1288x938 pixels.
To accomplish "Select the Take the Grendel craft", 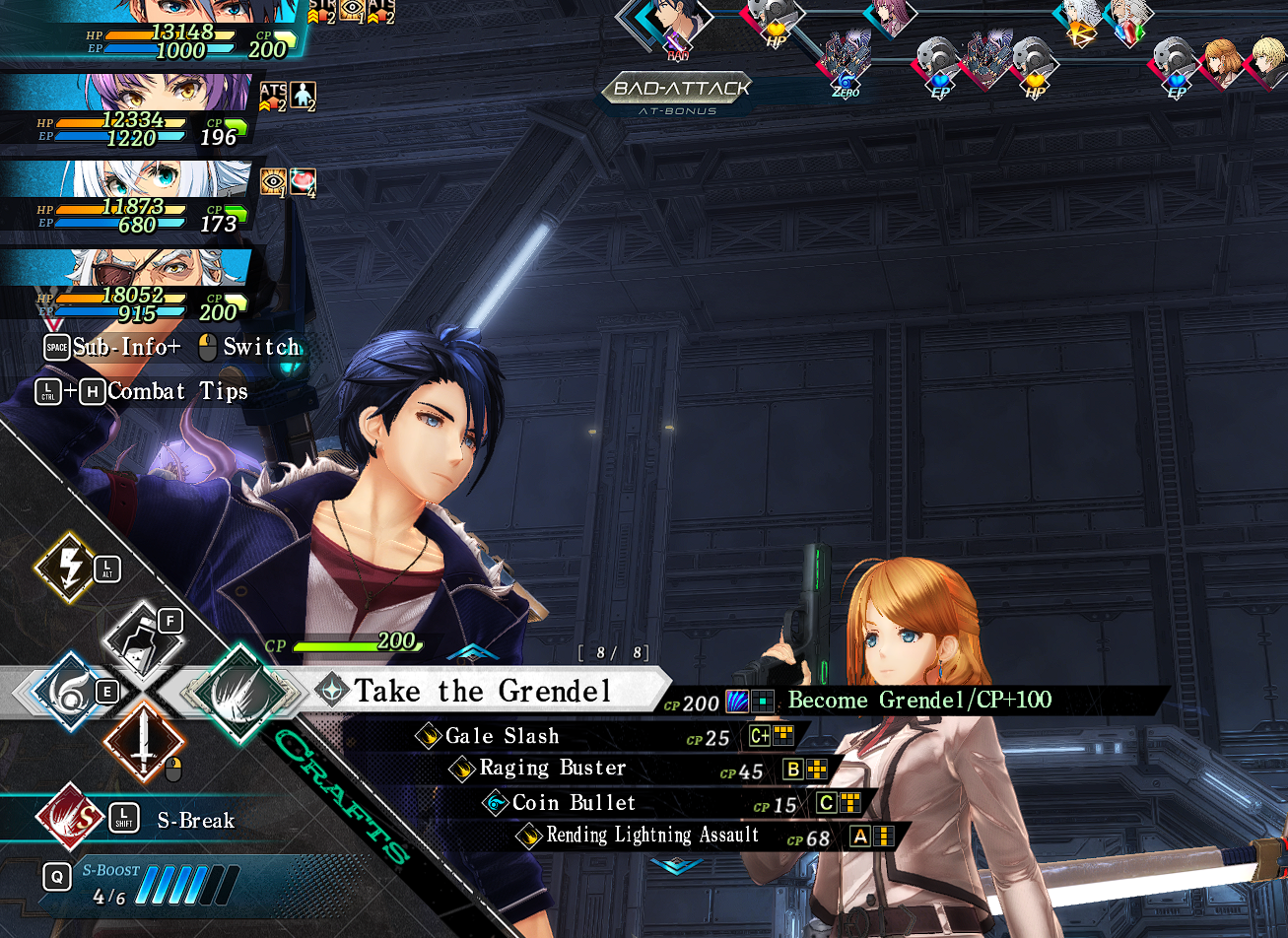I will [483, 691].
